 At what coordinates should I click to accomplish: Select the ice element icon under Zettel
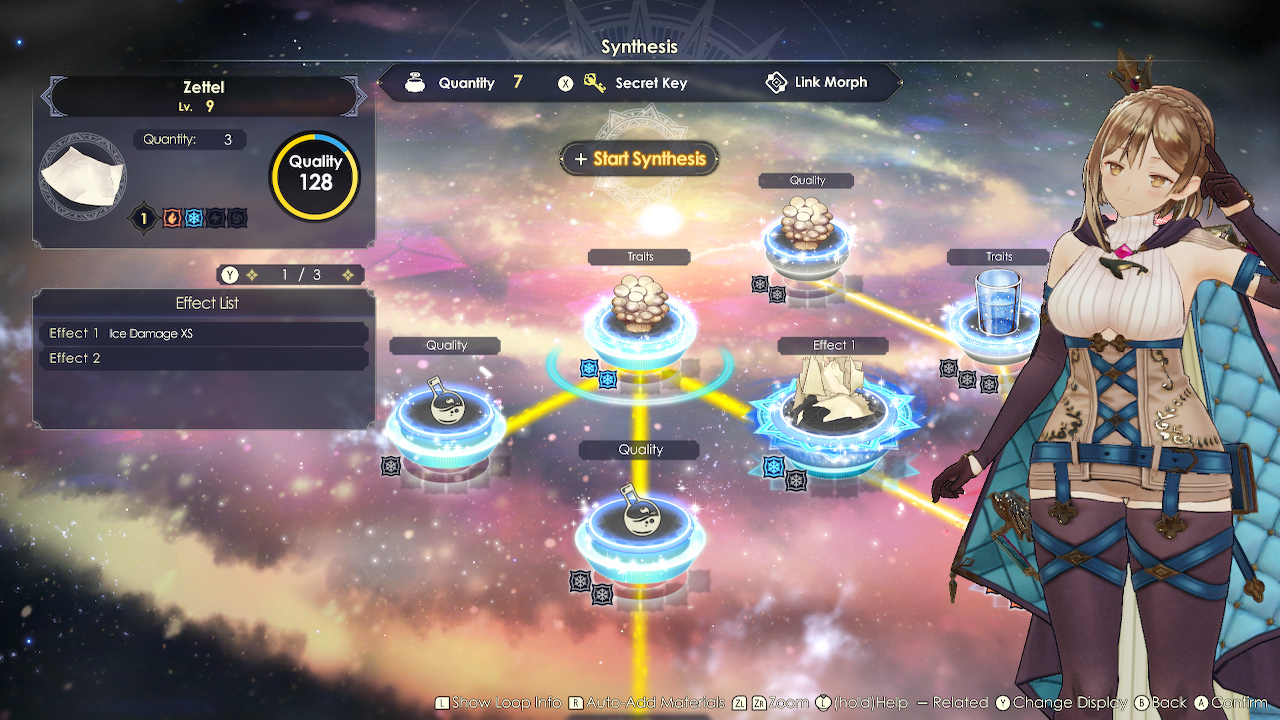[194, 218]
